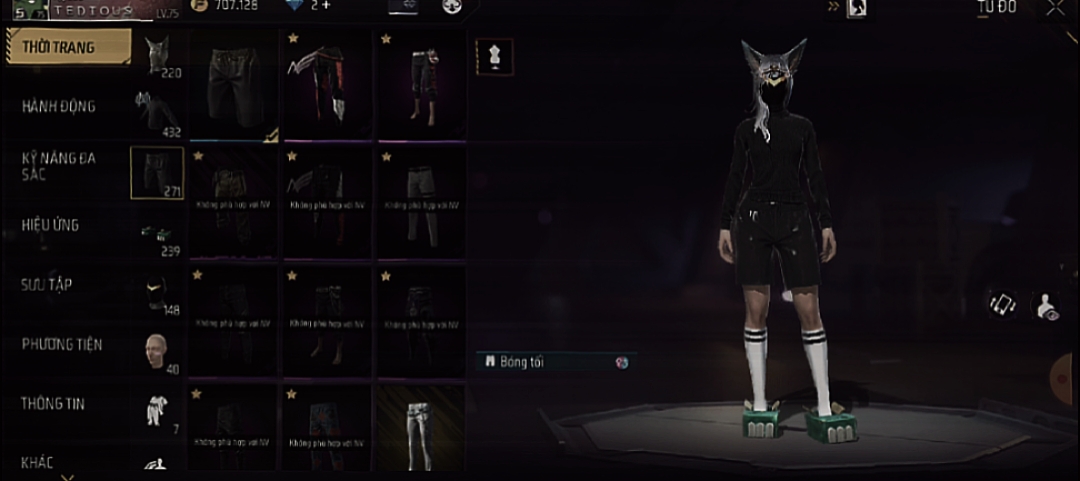1080x481 pixels.
Task: Open the mask category showing 148
Action: pyautogui.click(x=157, y=292)
